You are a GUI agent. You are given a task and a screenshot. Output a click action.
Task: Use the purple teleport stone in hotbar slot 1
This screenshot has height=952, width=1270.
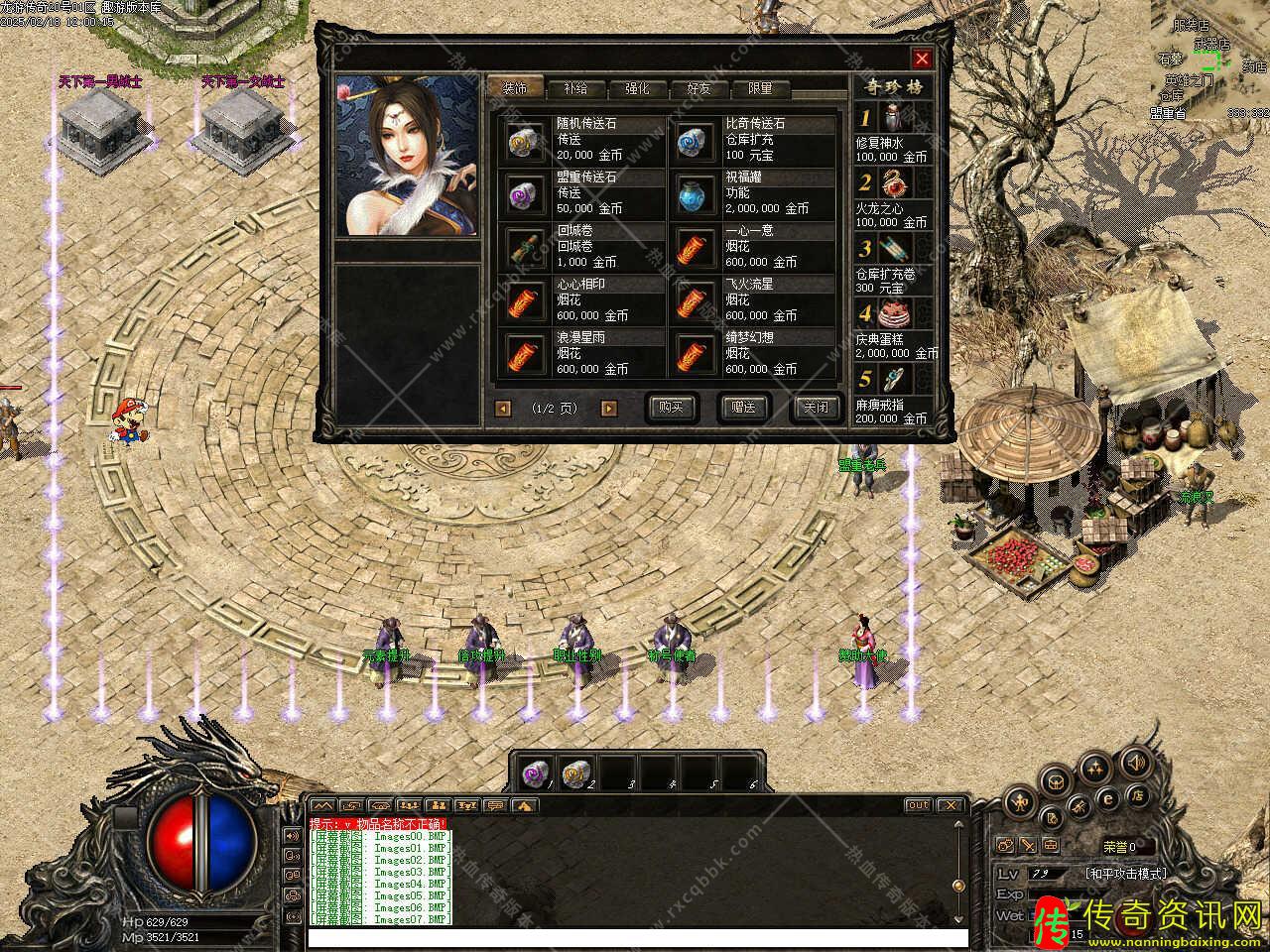(534, 772)
